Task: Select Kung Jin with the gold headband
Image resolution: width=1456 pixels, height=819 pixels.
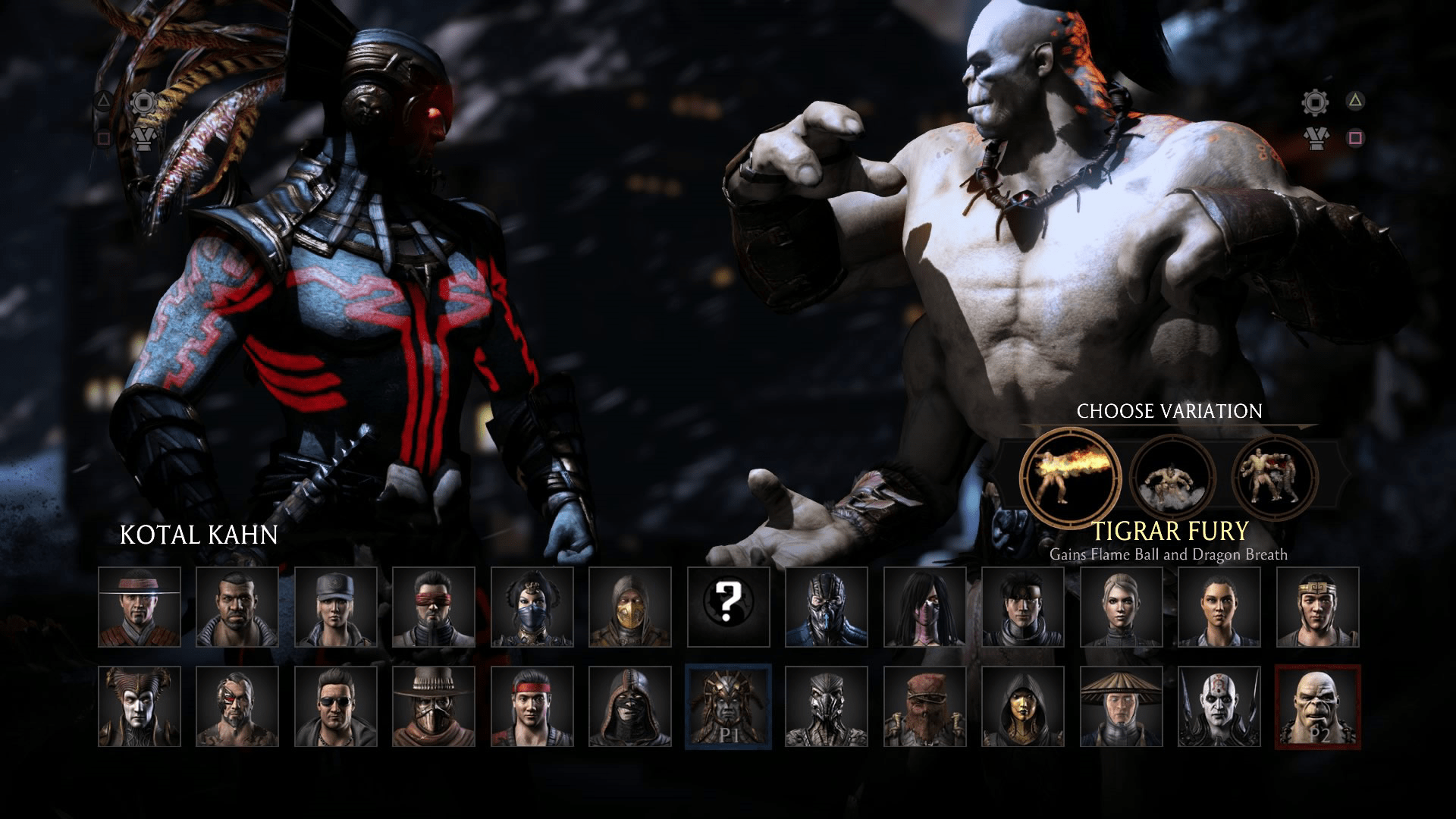Action: [1317, 607]
